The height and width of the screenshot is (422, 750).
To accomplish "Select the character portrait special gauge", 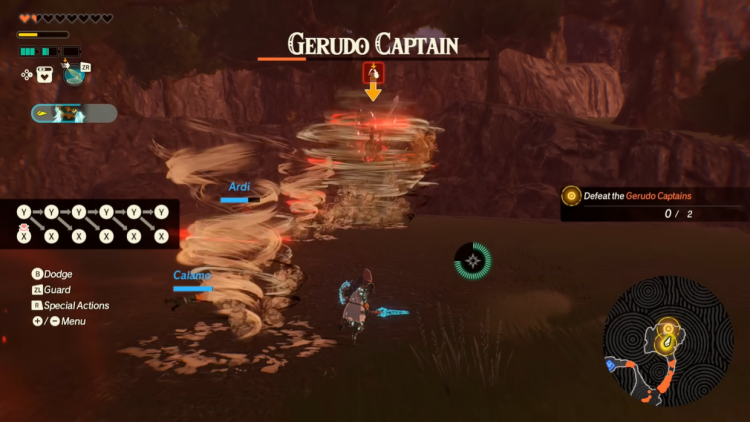I will [x=73, y=114].
